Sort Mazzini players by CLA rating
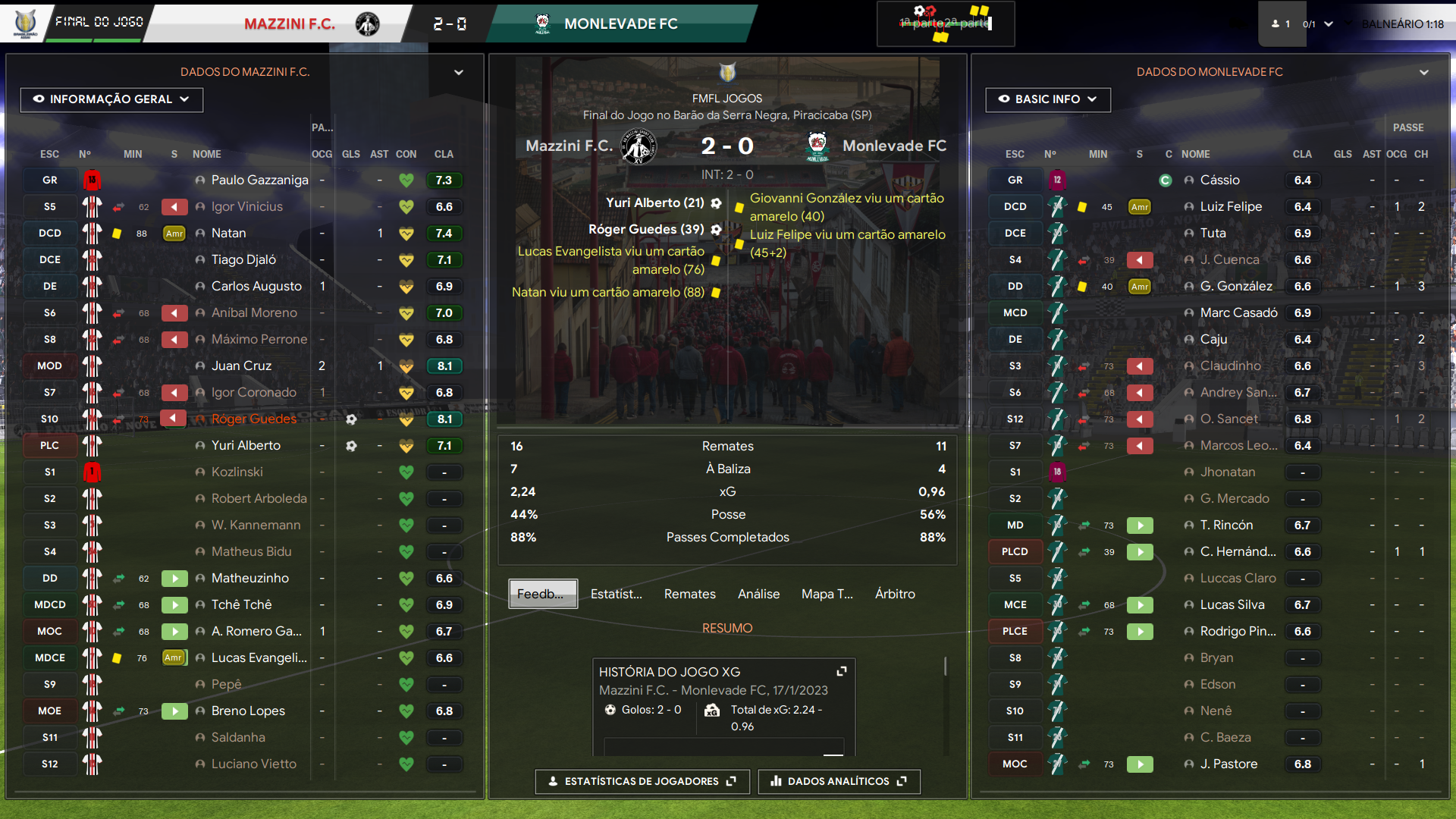The image size is (1456, 819). click(444, 154)
